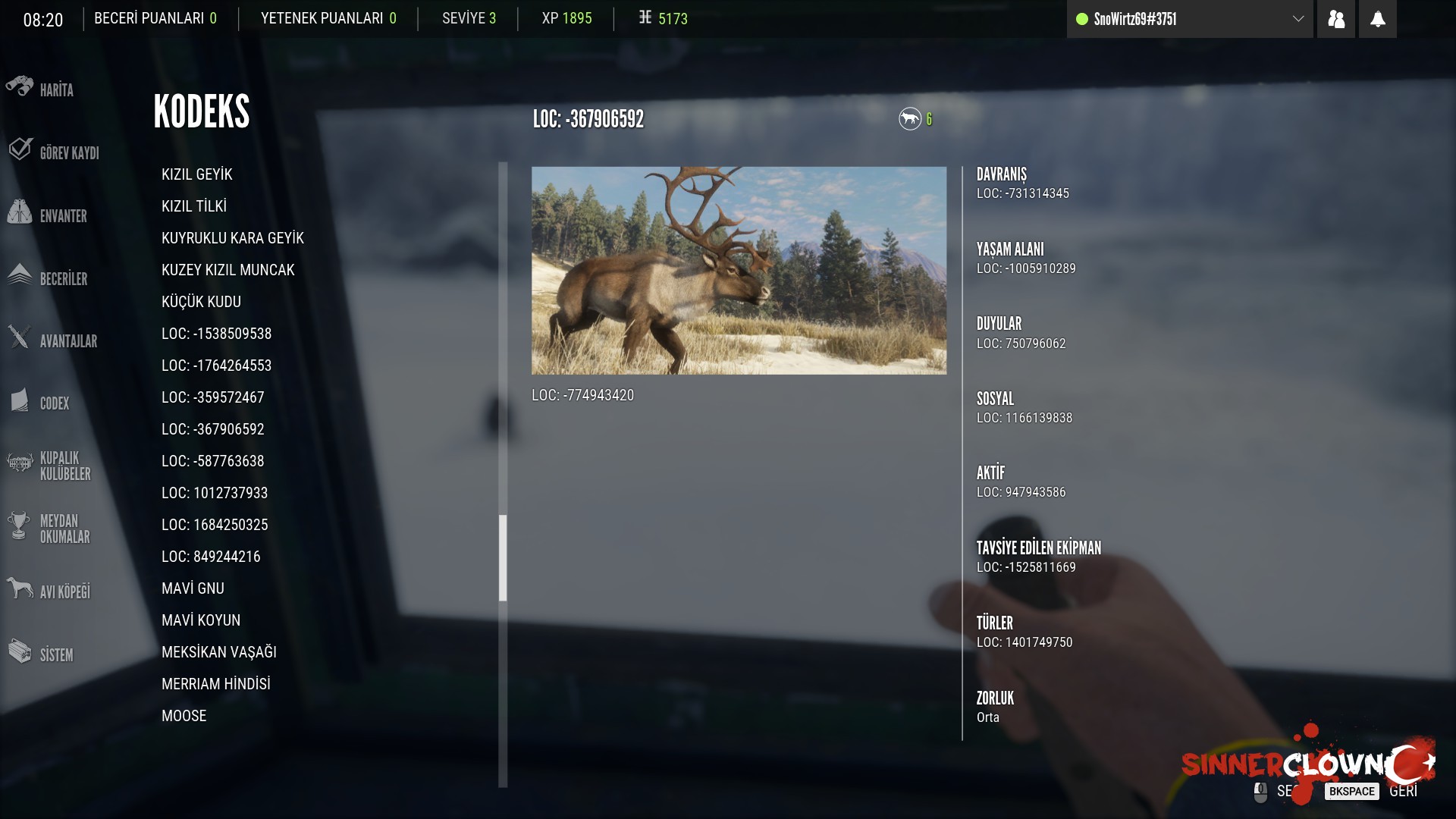Image resolution: width=1456 pixels, height=819 pixels.
Task: Select Kızıl Geyik in the codex list
Action: pyautogui.click(x=197, y=174)
